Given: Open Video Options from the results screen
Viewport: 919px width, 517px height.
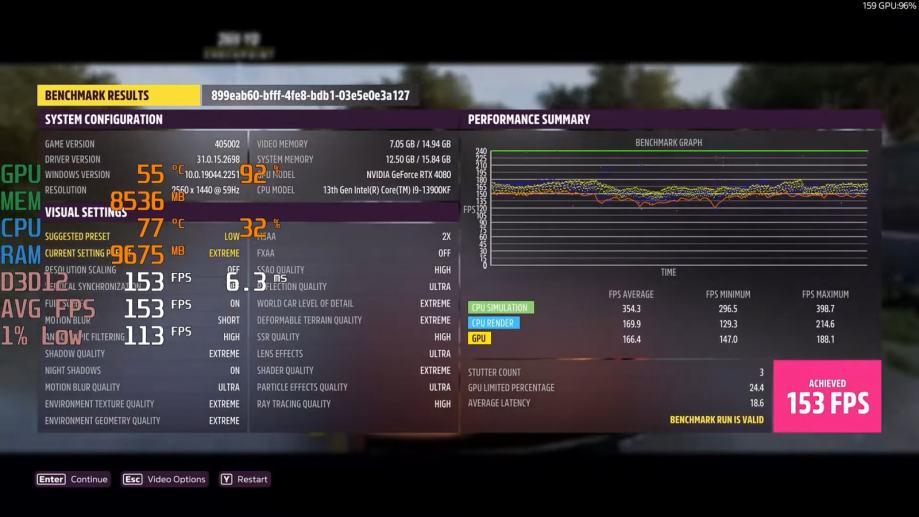Looking at the screenshot, I should coord(165,479).
